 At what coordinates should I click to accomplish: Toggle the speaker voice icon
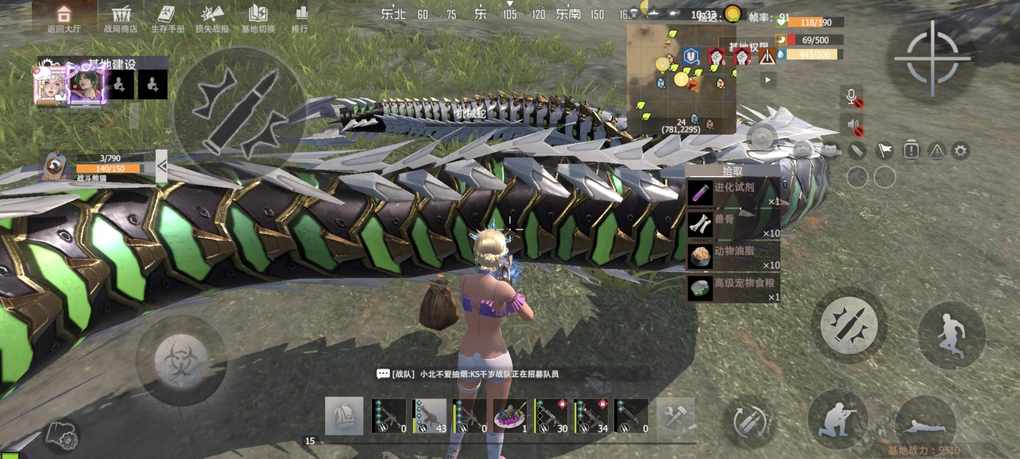coord(854,125)
